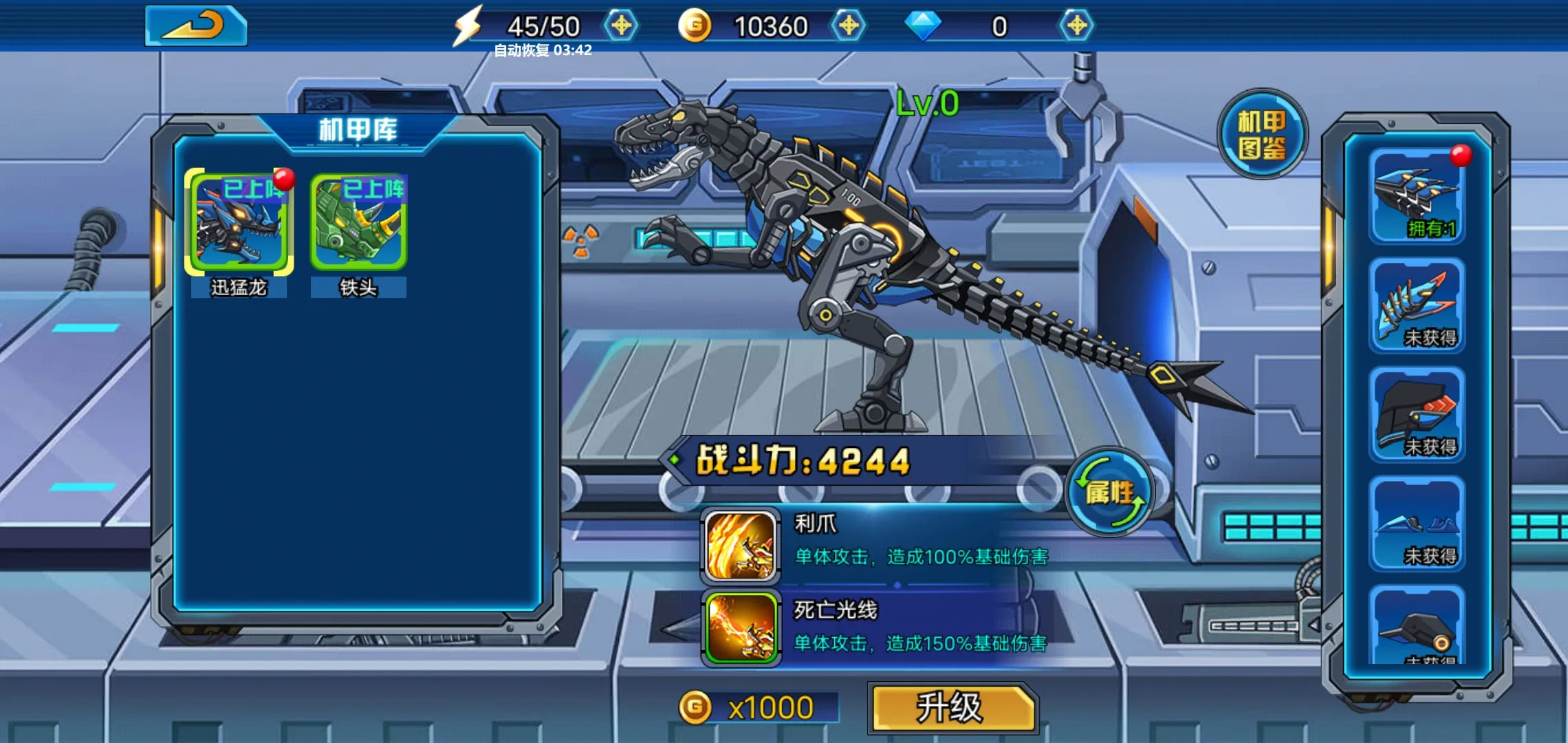Add gold coins using the plus button
1568x743 pixels.
[849, 26]
